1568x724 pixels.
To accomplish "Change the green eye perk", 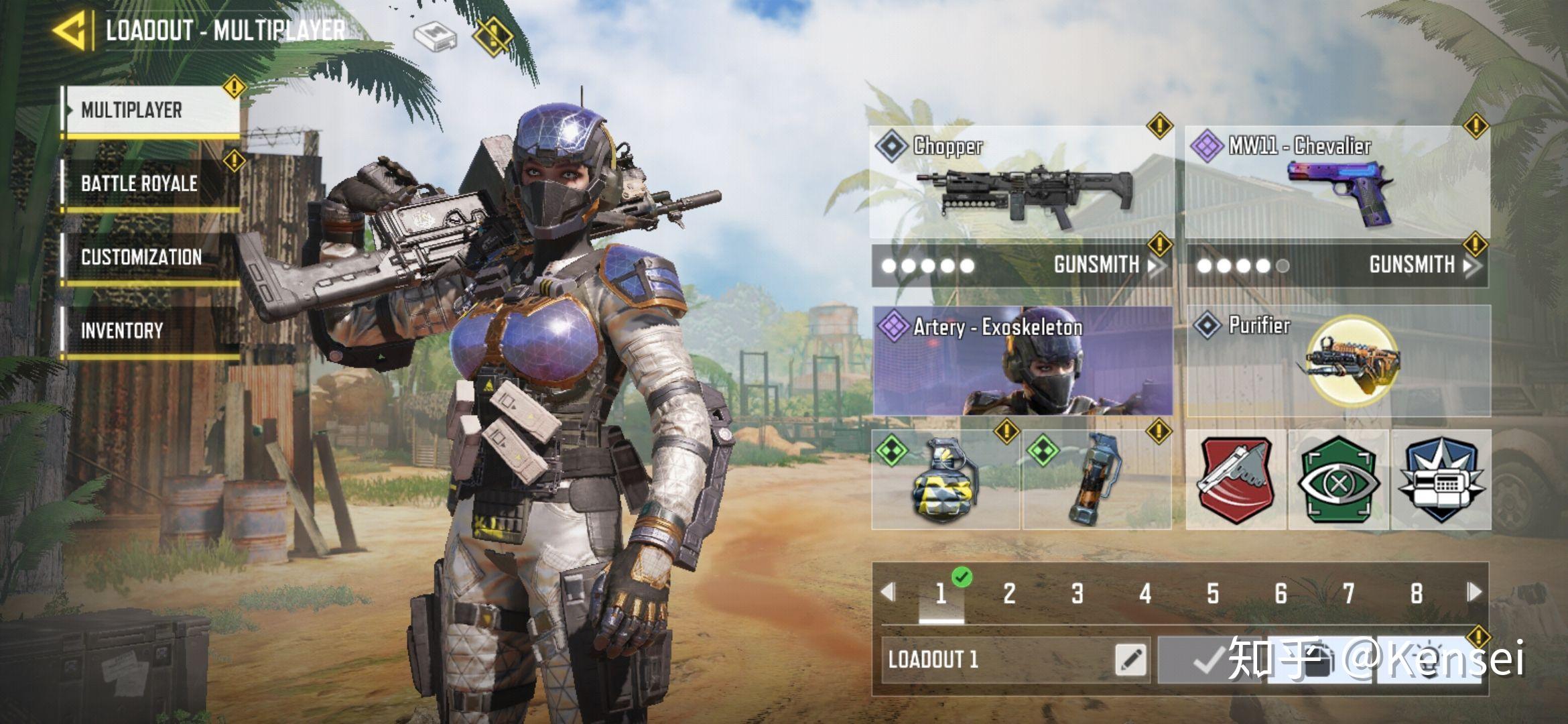I will pos(1339,480).
